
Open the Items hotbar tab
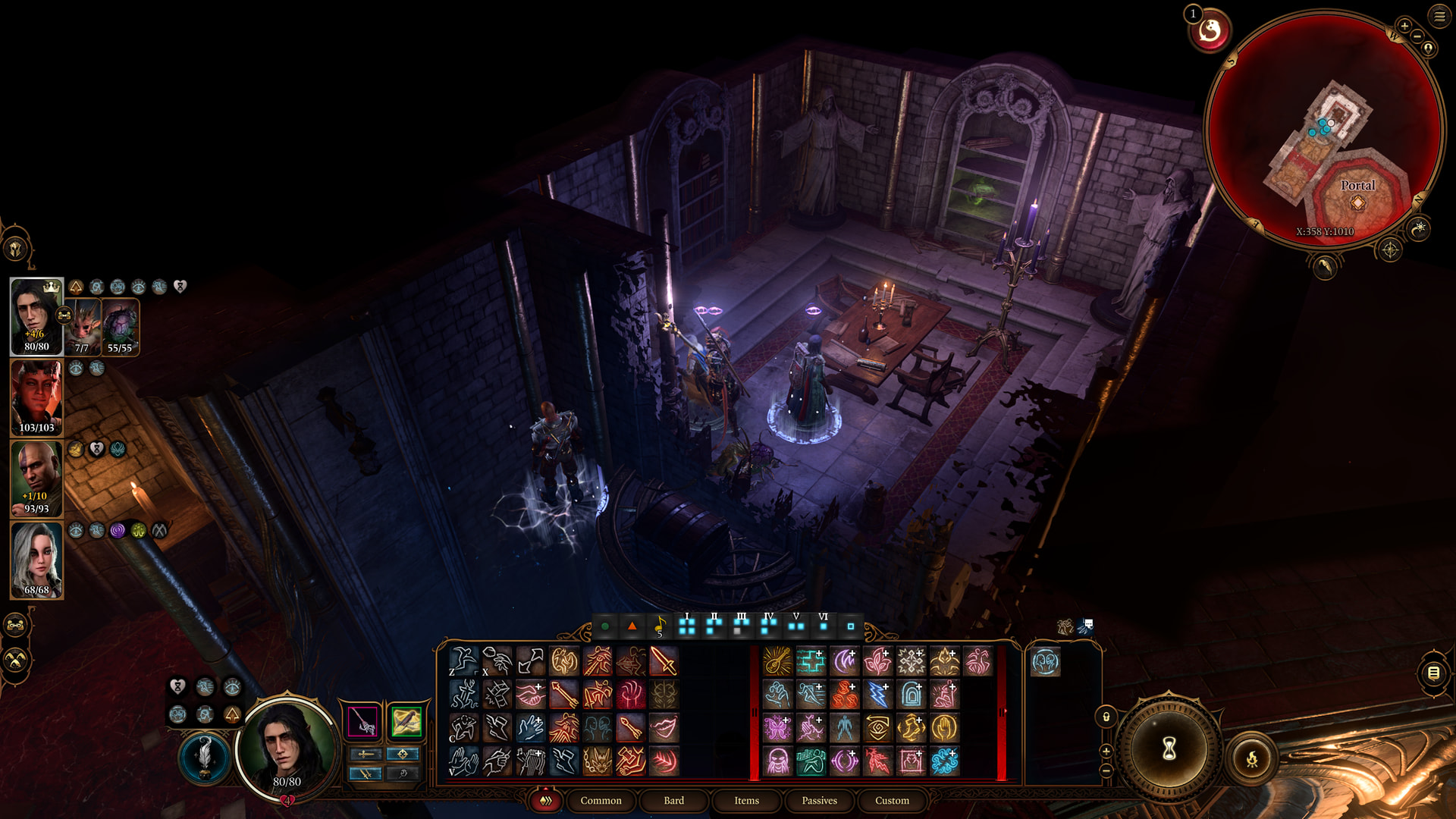[x=746, y=800]
